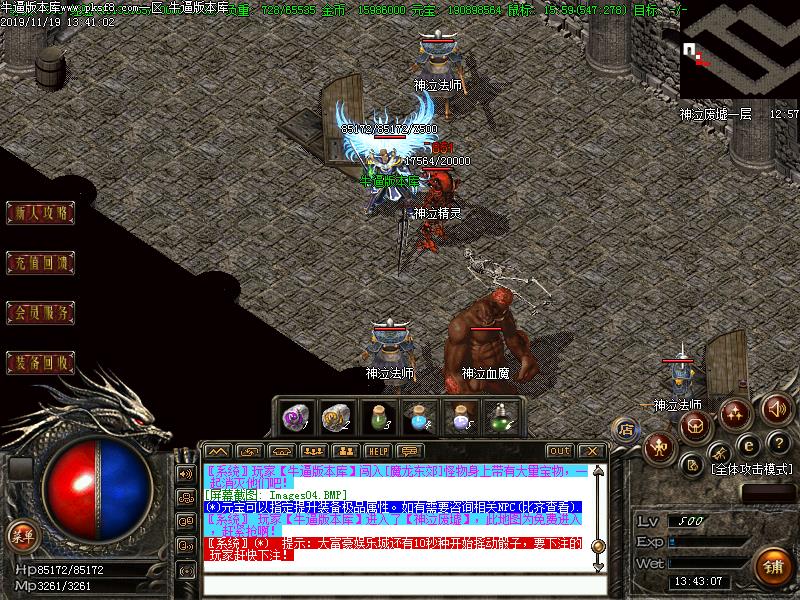Open the 会员服务 member services menu
Viewport: 800px width, 600px height.
click(42, 313)
